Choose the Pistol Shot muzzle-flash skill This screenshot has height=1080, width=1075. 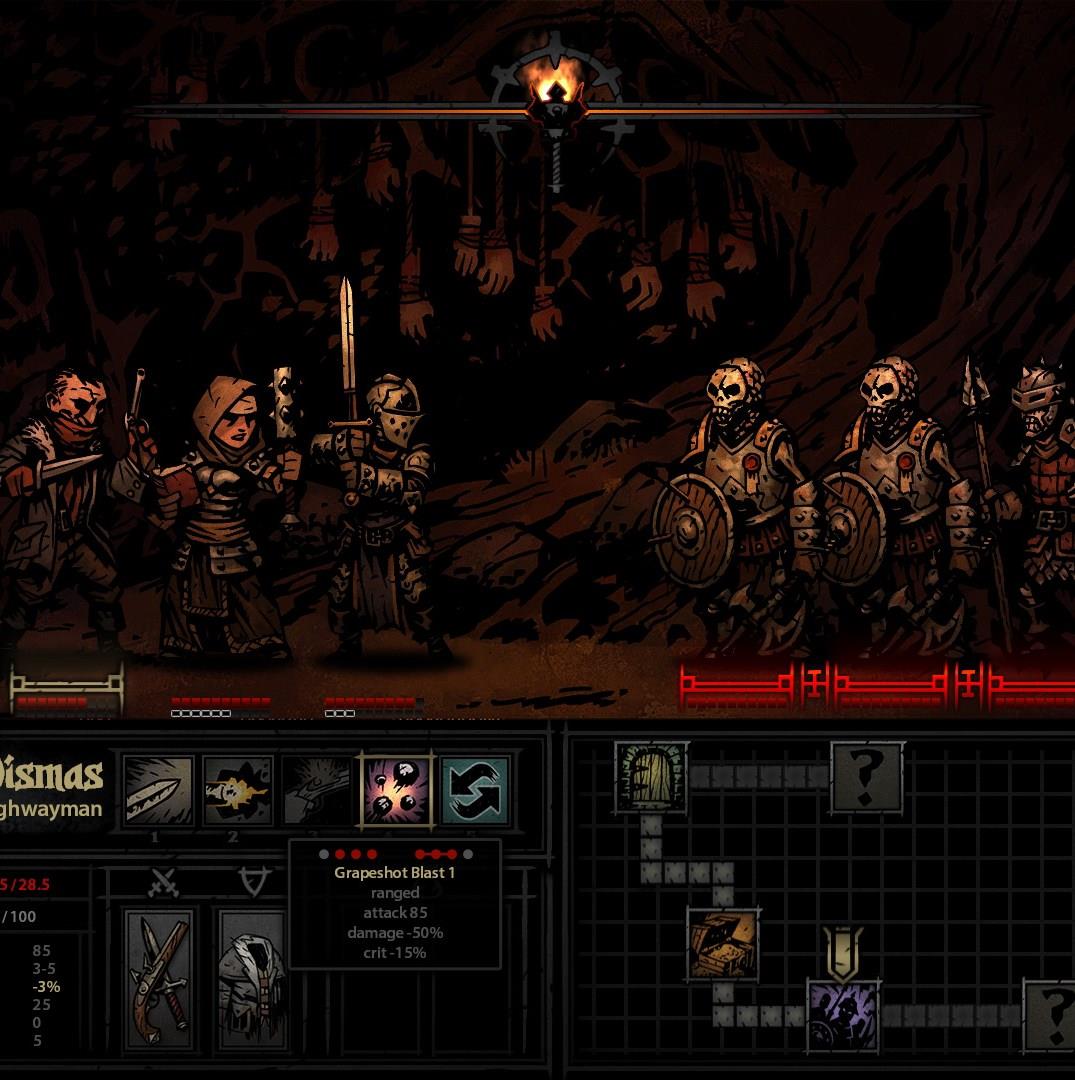pyautogui.click(x=237, y=789)
